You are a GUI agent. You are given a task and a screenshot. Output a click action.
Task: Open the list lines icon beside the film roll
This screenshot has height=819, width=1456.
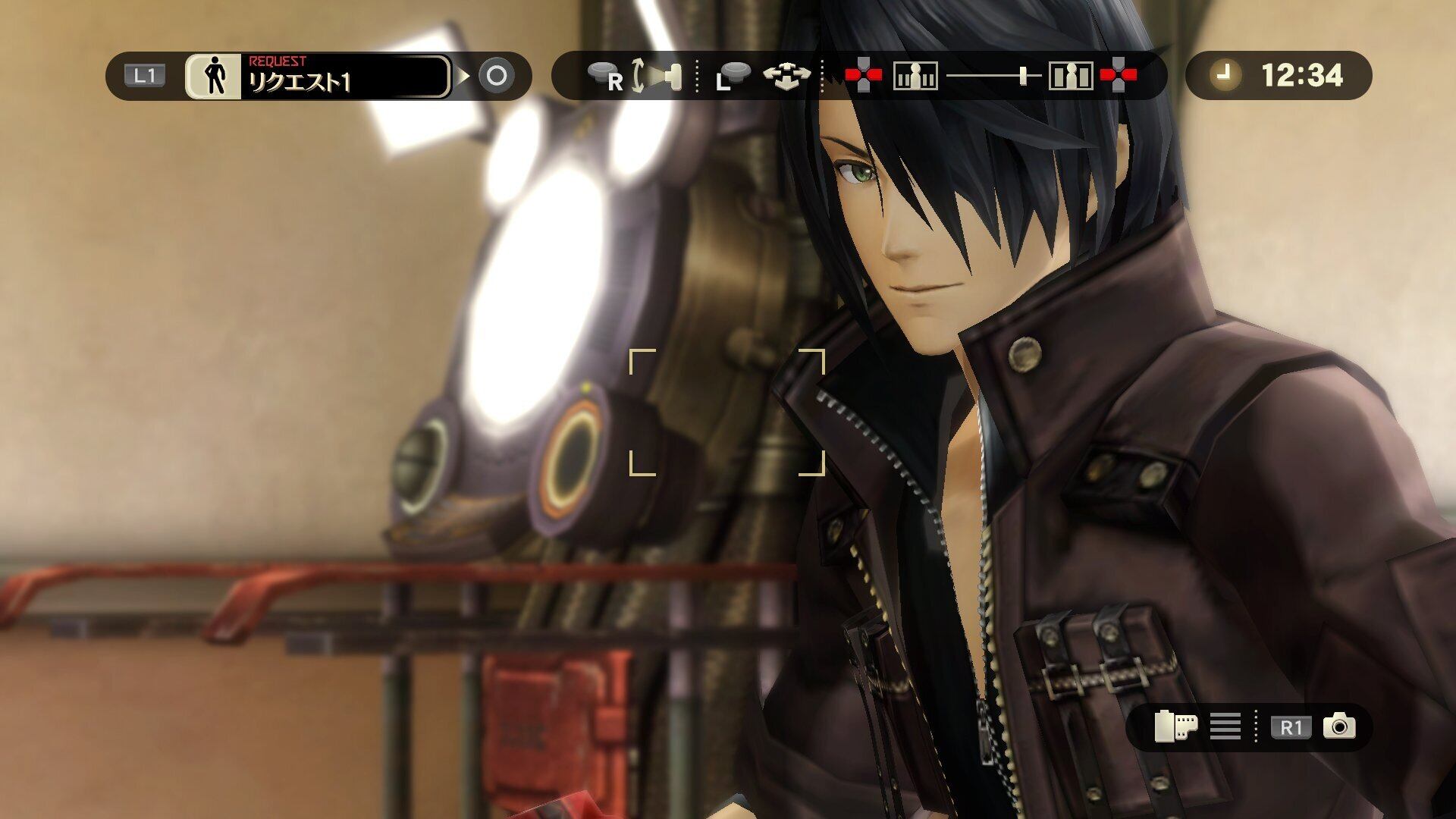coord(1225,726)
